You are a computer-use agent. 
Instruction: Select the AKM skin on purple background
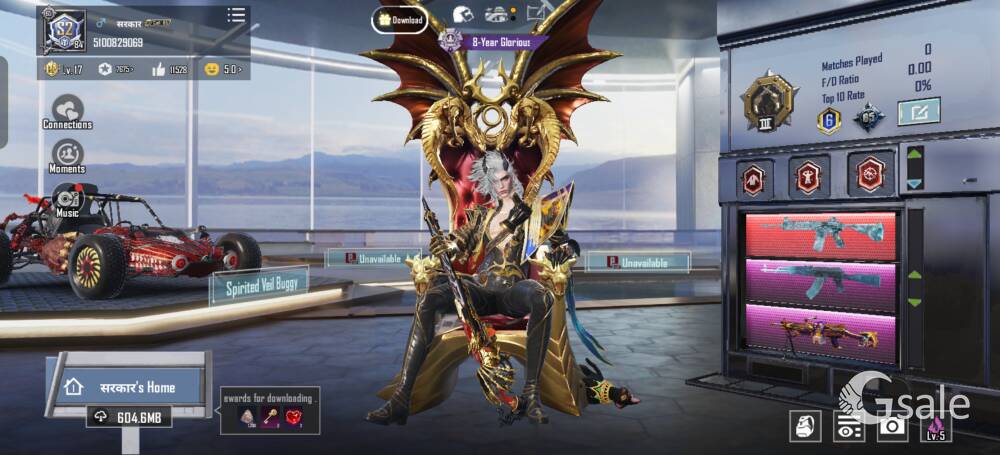(821, 282)
